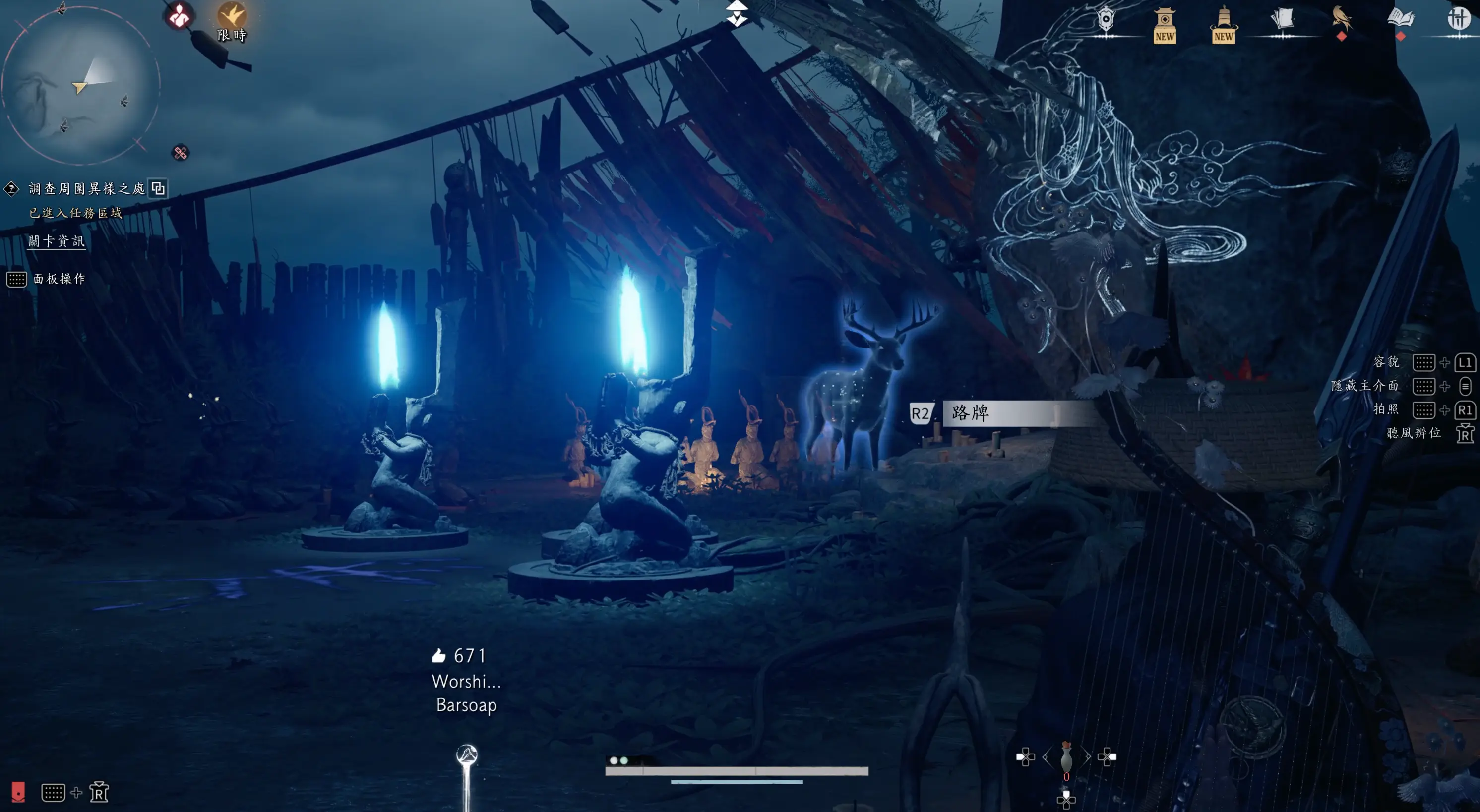The image size is (1480, 812).
Task: Select the red figure status icon
Action: click(179, 16)
